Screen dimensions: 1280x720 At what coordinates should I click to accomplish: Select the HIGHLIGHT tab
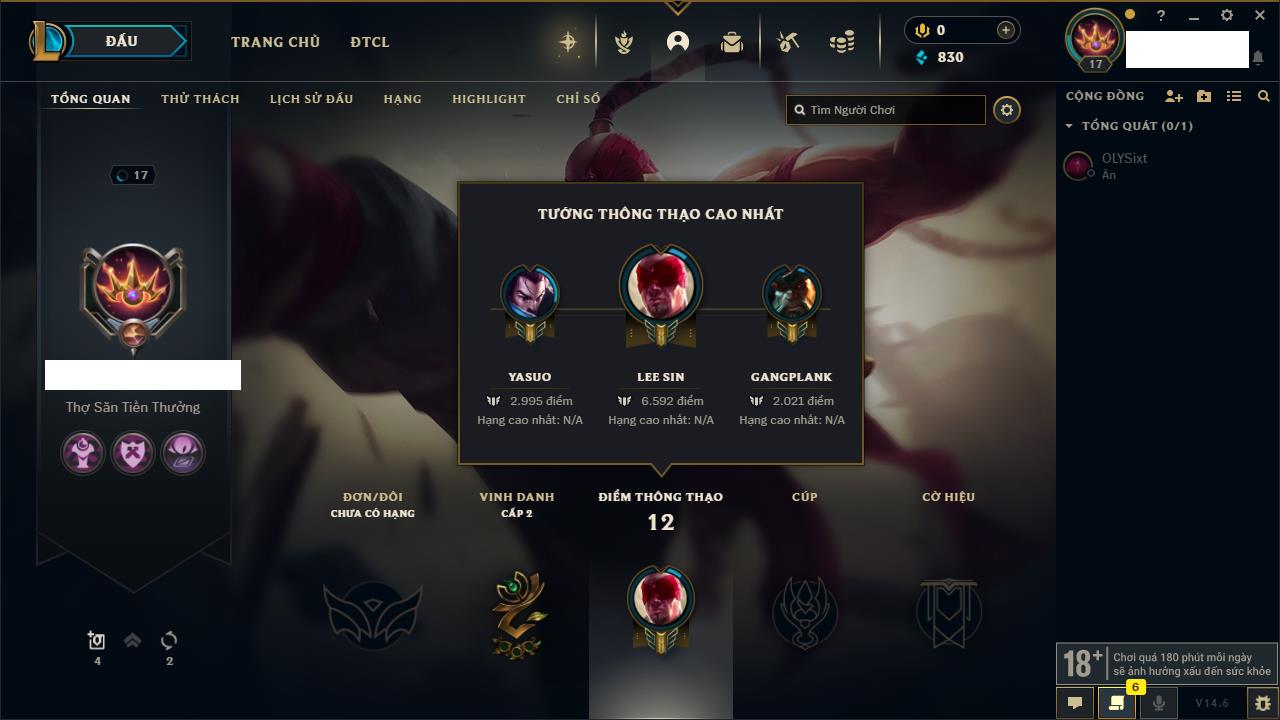coord(488,99)
